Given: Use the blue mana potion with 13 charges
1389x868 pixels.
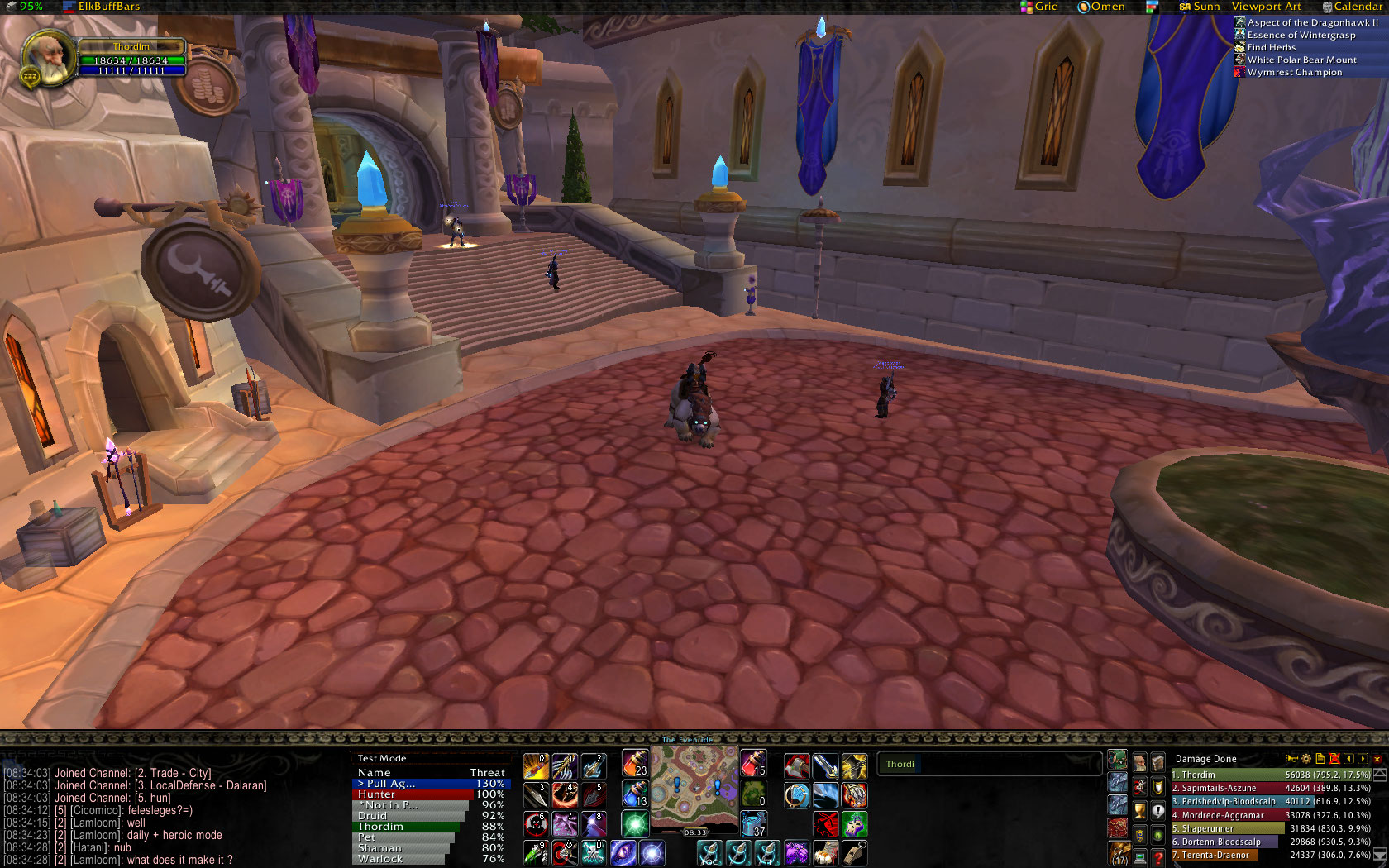Looking at the screenshot, I should 635,794.
